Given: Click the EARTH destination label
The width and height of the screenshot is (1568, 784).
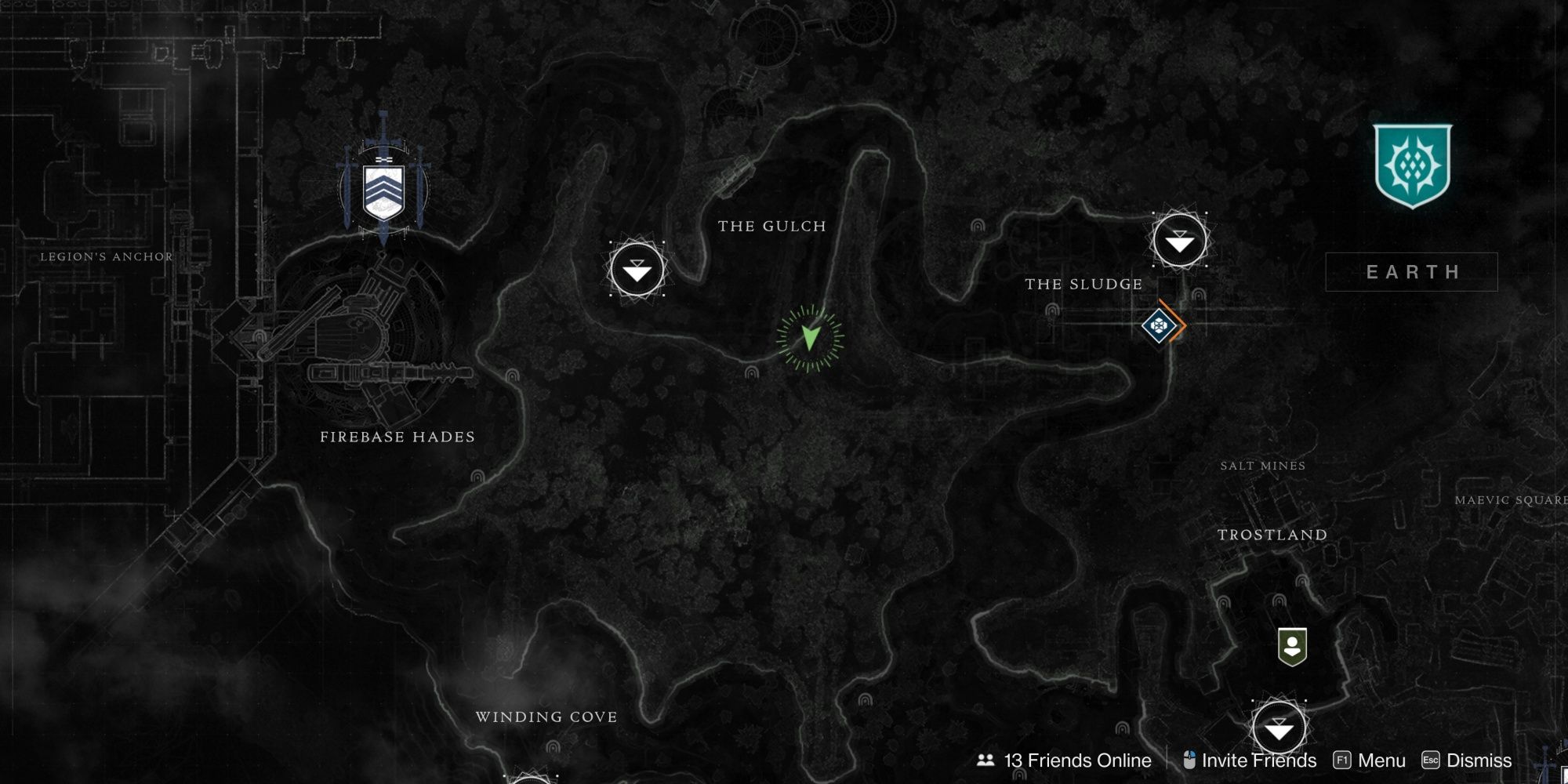Looking at the screenshot, I should pos(1413,272).
